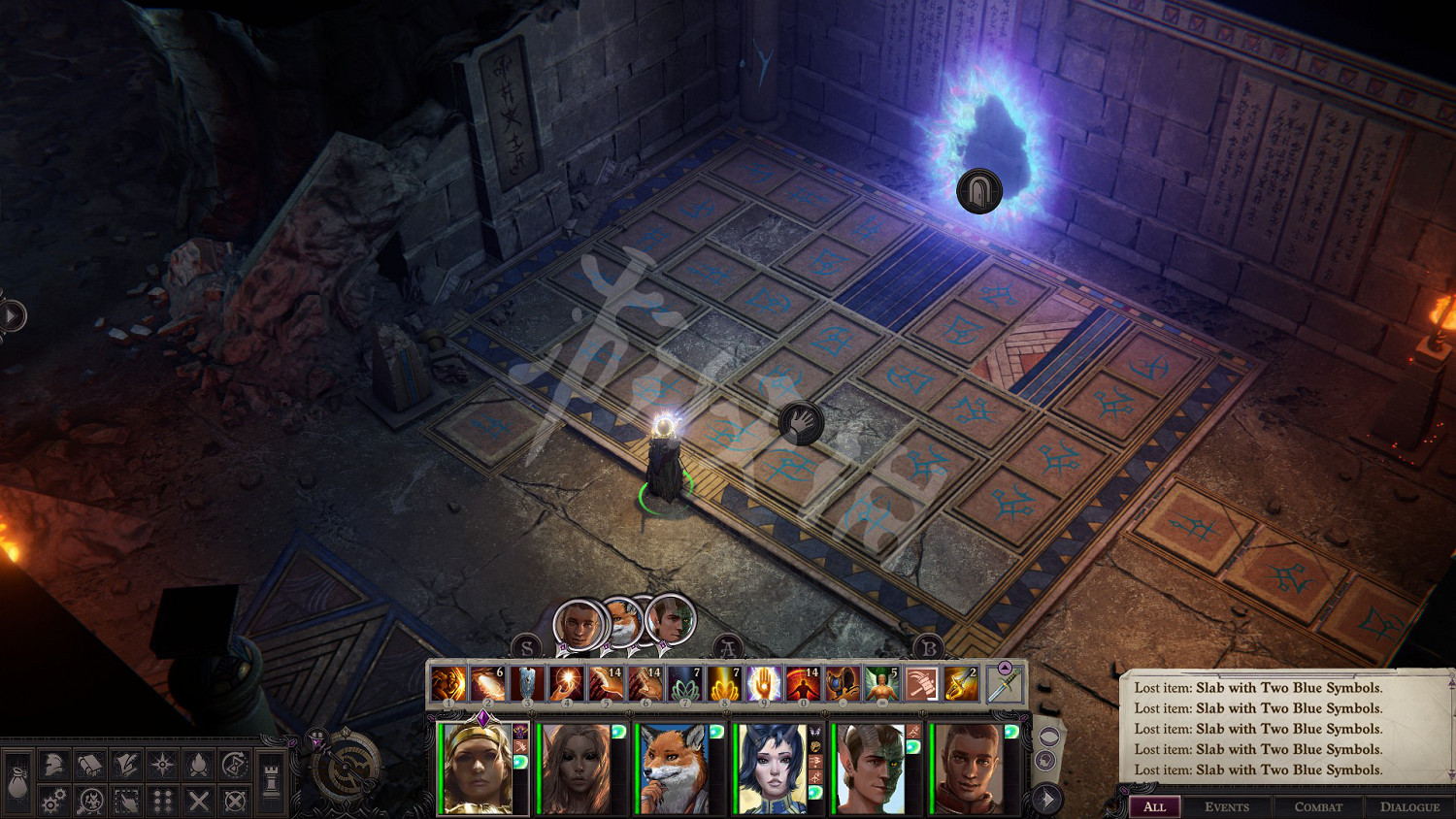
Task: Open the spellbook icon
Action: (x=89, y=765)
